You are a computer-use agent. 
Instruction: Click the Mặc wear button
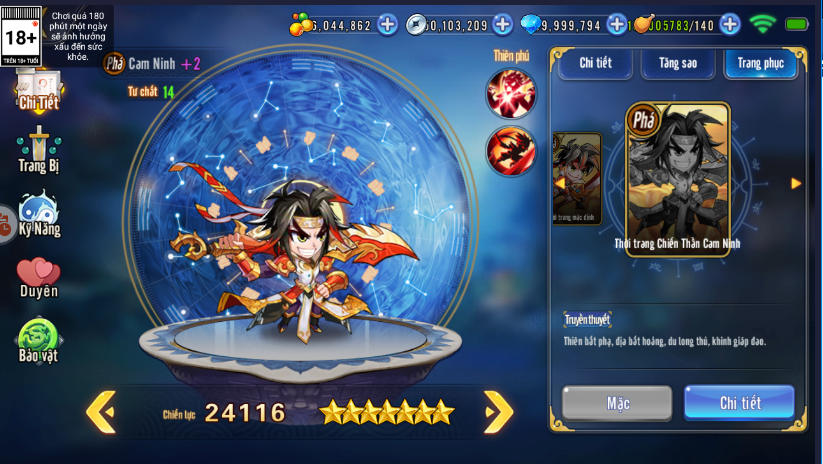coord(617,403)
